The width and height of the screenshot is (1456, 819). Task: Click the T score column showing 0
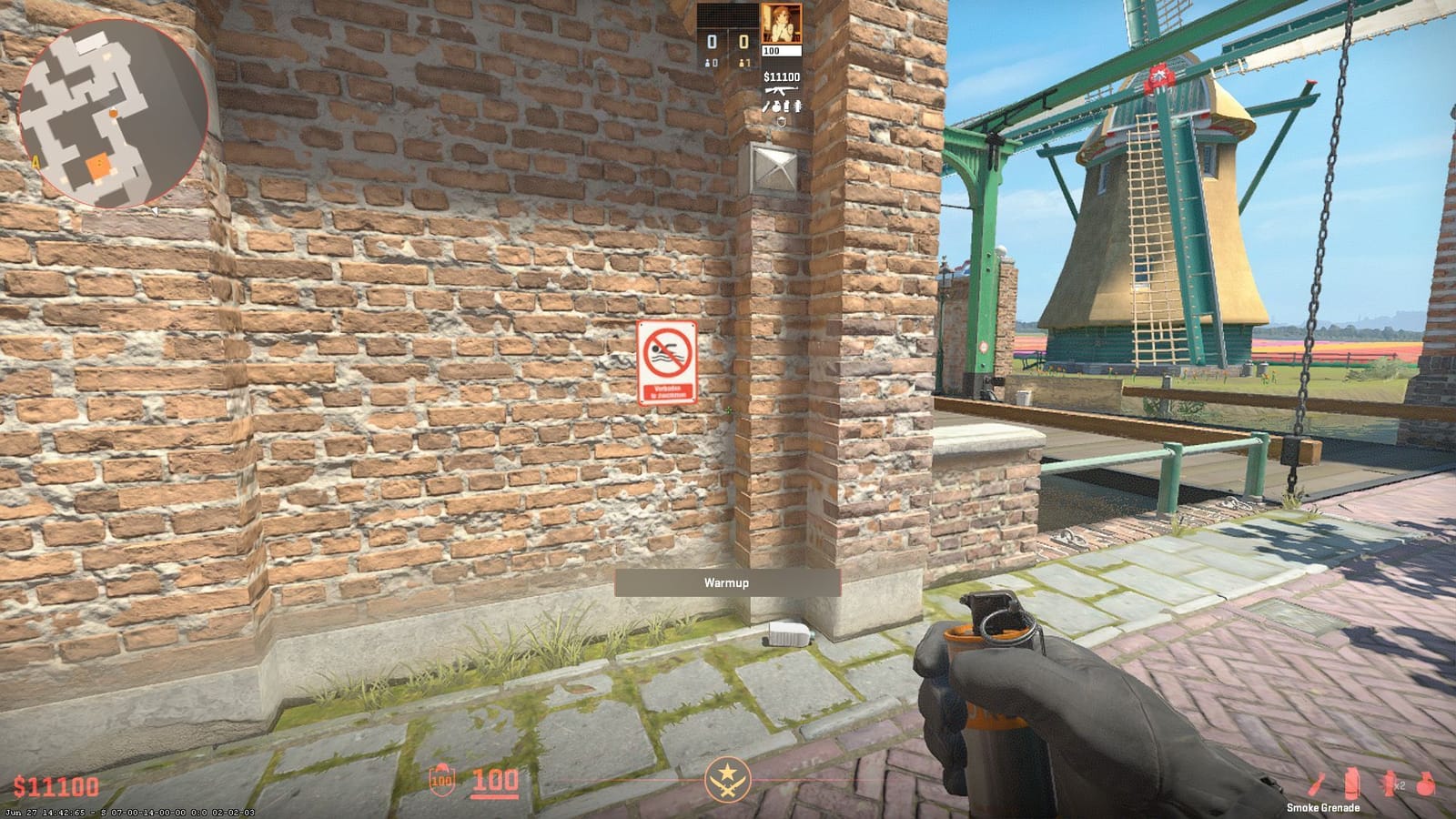[742, 41]
